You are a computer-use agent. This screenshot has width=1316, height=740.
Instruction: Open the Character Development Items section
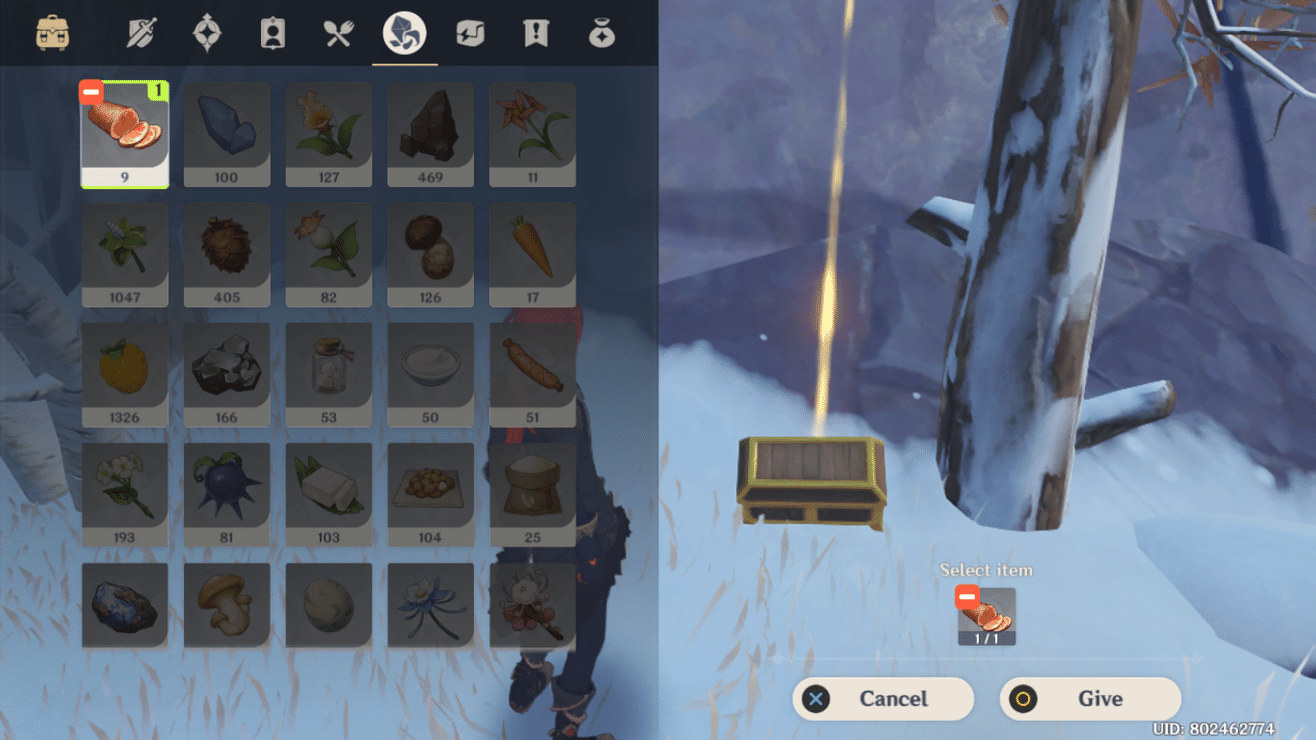[272, 33]
